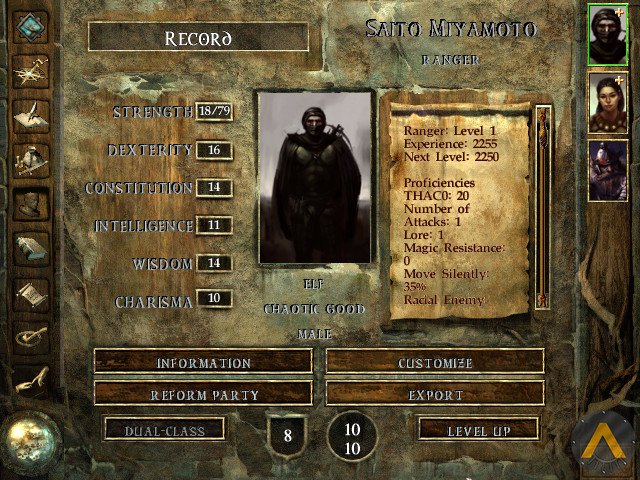
Task: Open the journal quill icon
Action: [x=30, y=112]
